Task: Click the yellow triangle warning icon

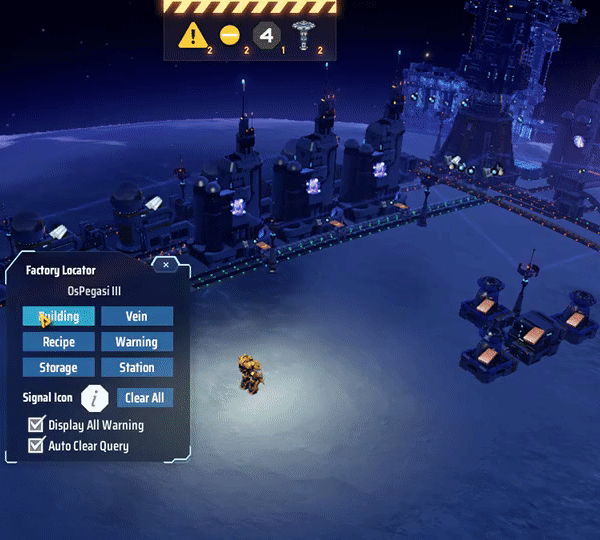Action: tap(192, 36)
